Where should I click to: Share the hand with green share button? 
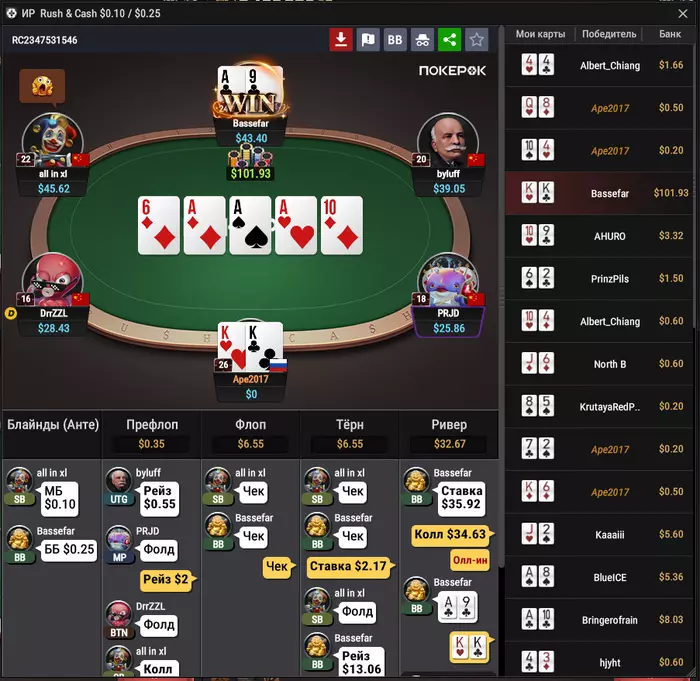point(449,40)
